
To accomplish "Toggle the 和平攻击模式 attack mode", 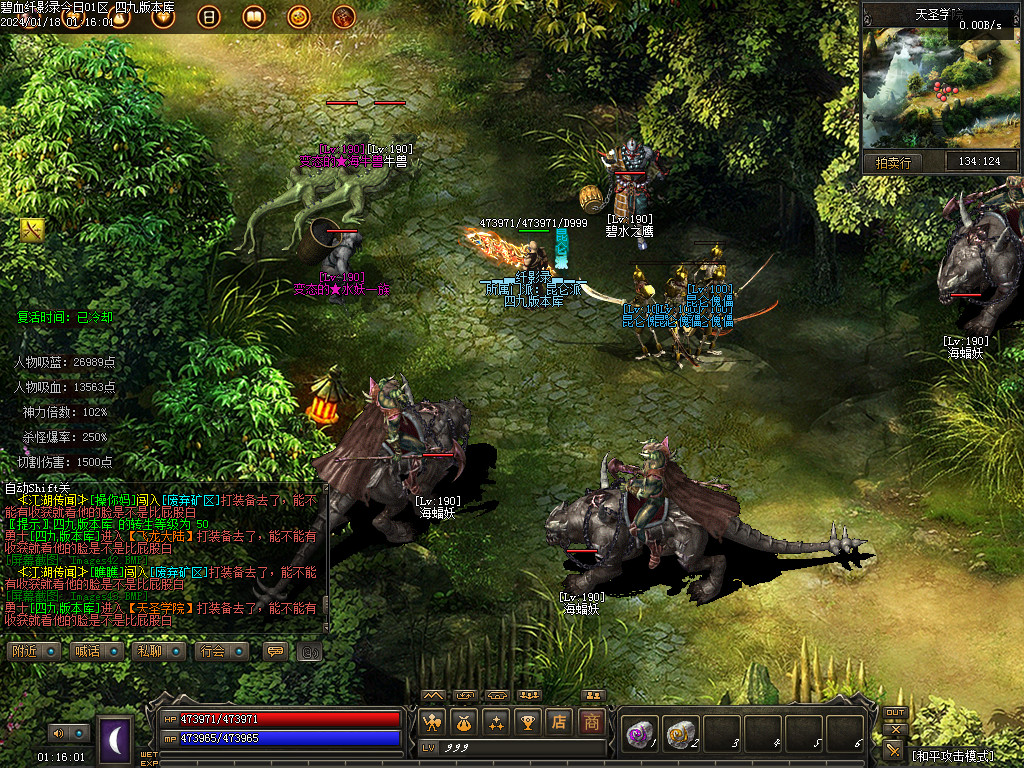I will pos(960,755).
